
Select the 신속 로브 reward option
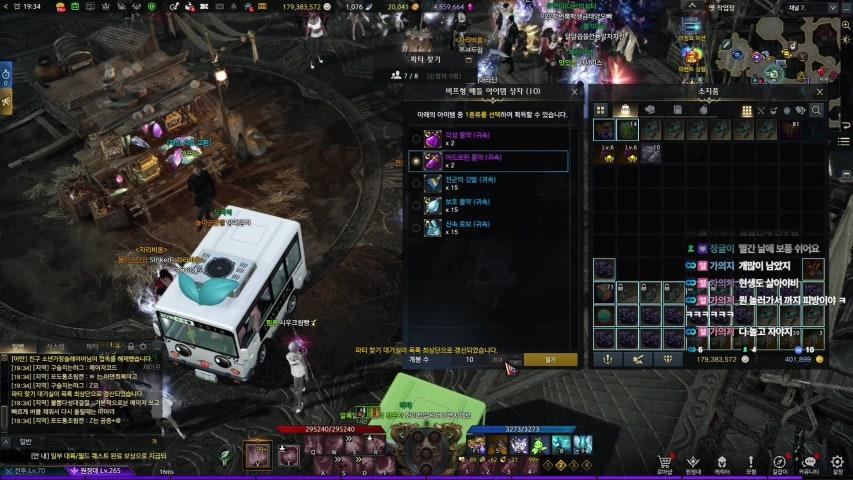tap(416, 230)
